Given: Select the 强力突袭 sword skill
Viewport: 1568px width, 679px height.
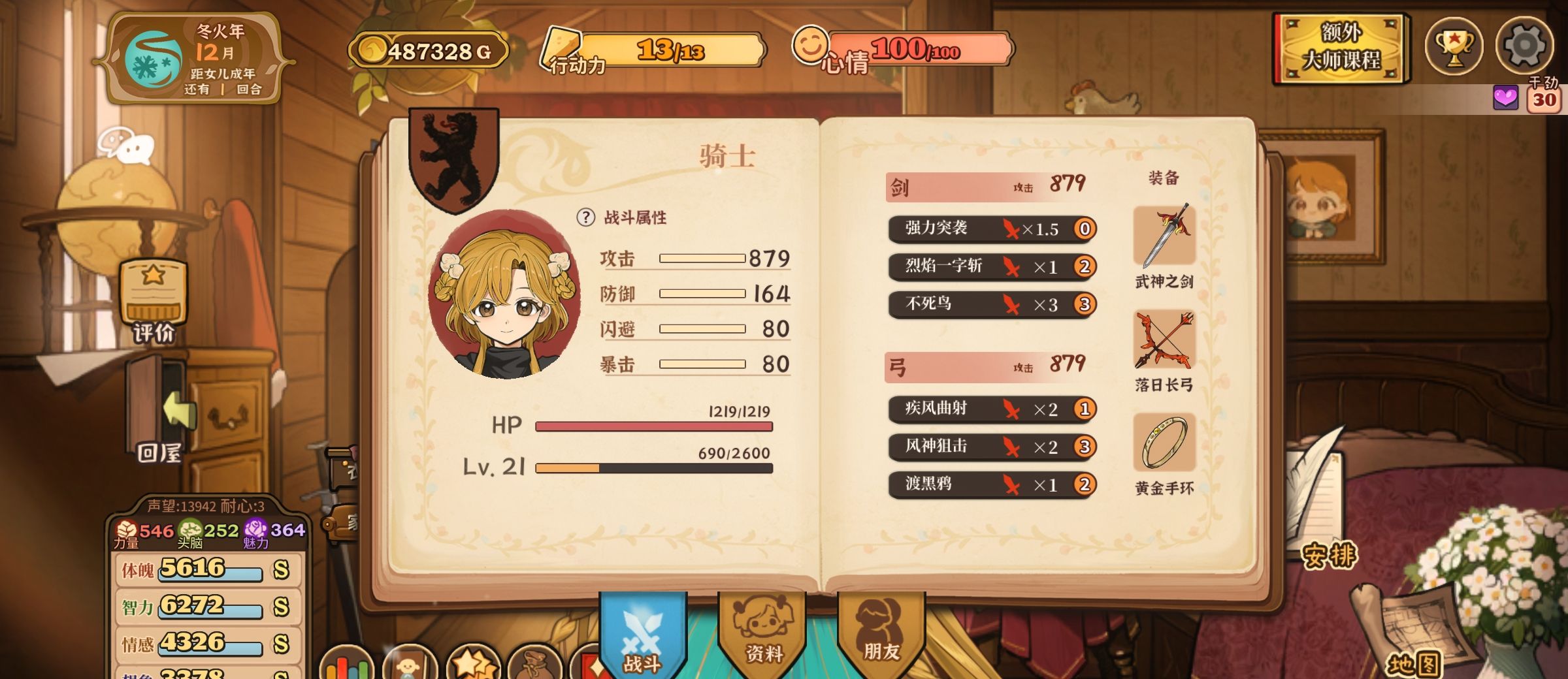Looking at the screenshot, I should tap(991, 229).
